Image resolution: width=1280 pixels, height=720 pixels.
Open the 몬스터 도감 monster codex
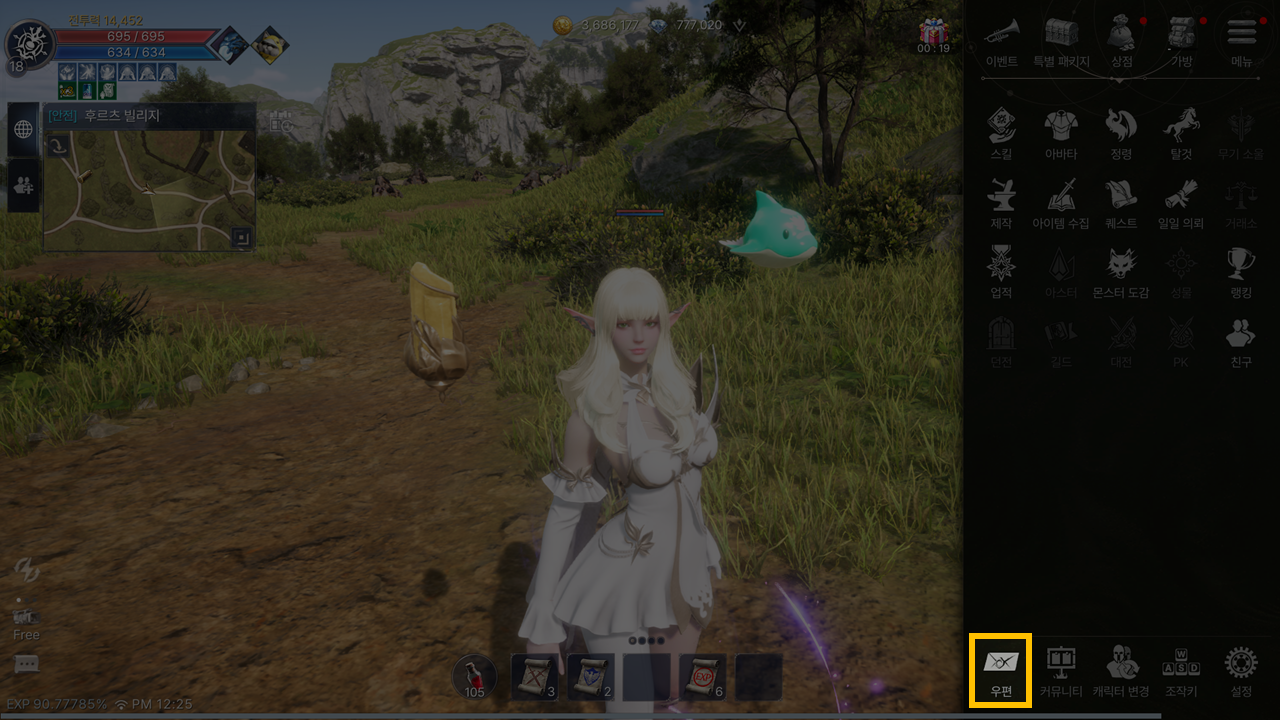[x=1121, y=271]
